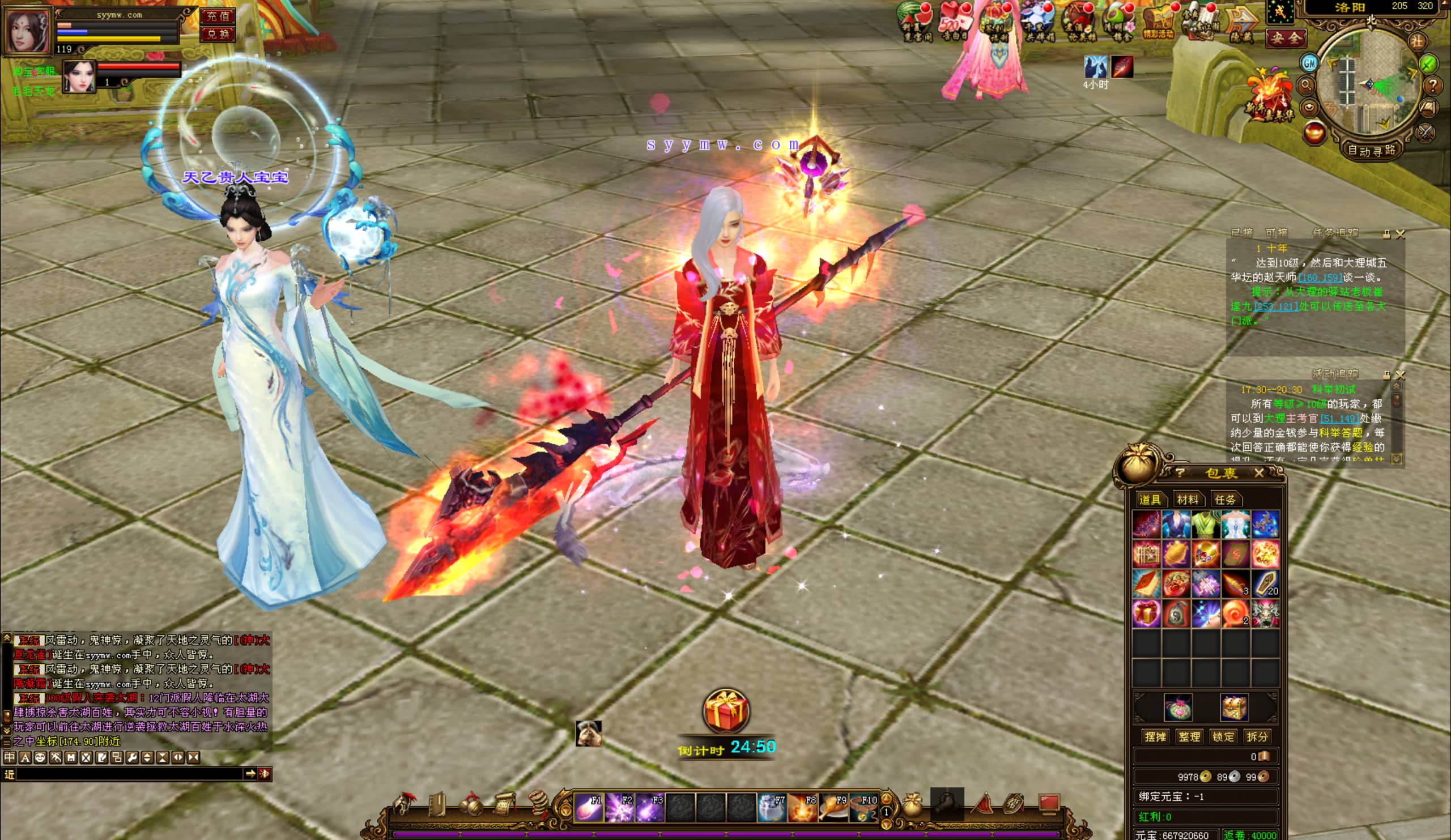This screenshot has width=1451, height=840.
Task: Open the 任务 tab in the bag
Action: click(x=1224, y=500)
